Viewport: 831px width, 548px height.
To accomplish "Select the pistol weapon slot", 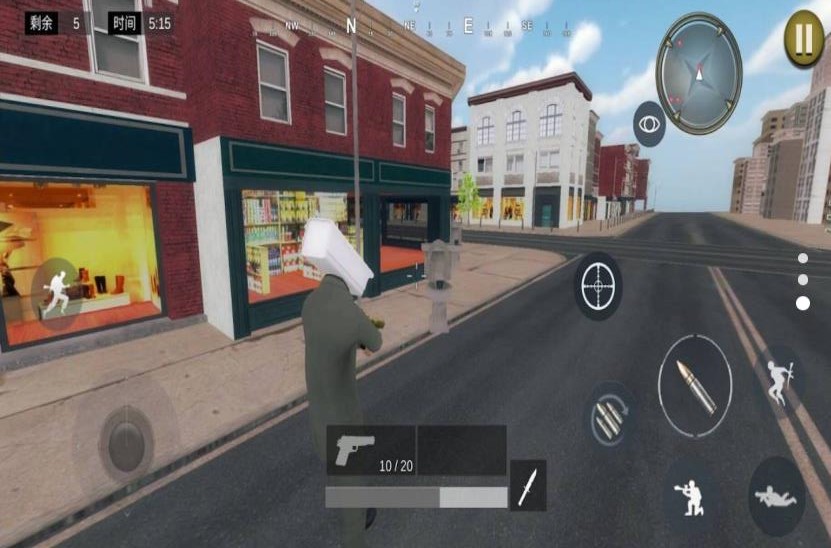I will pos(370,450).
